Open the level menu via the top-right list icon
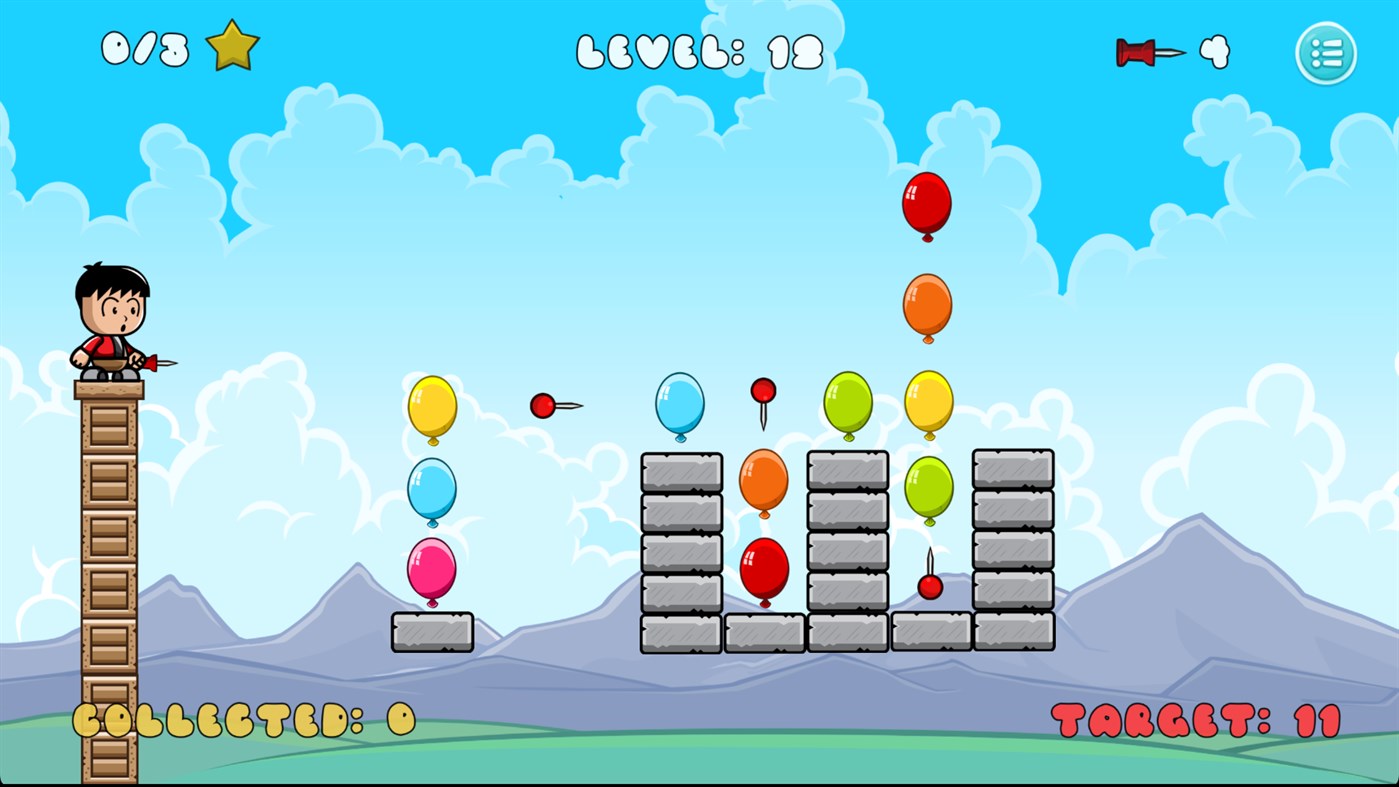Image resolution: width=1399 pixels, height=787 pixels. pos(1326,53)
